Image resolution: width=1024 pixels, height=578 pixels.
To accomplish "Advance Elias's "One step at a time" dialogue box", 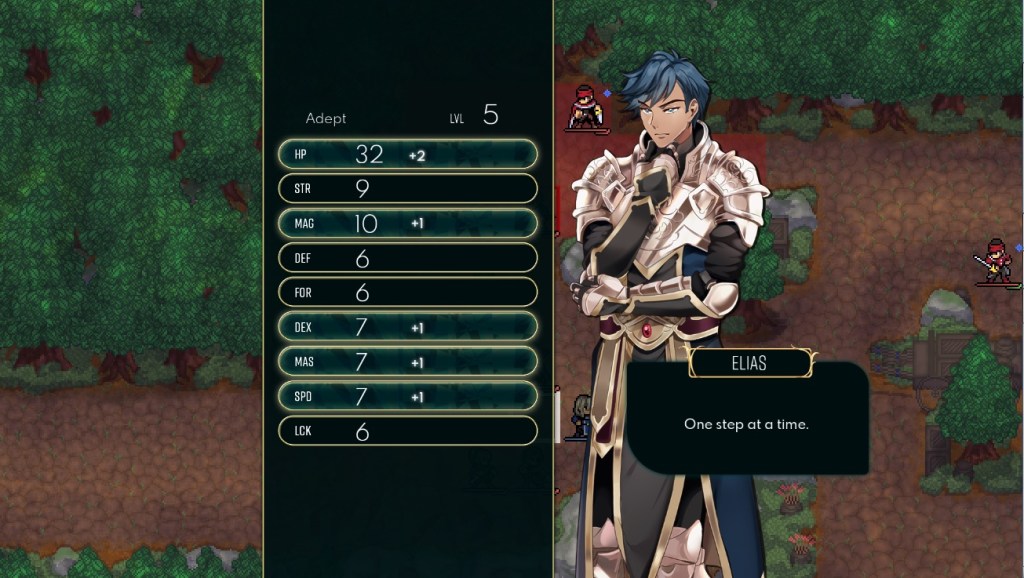I will 746,423.
